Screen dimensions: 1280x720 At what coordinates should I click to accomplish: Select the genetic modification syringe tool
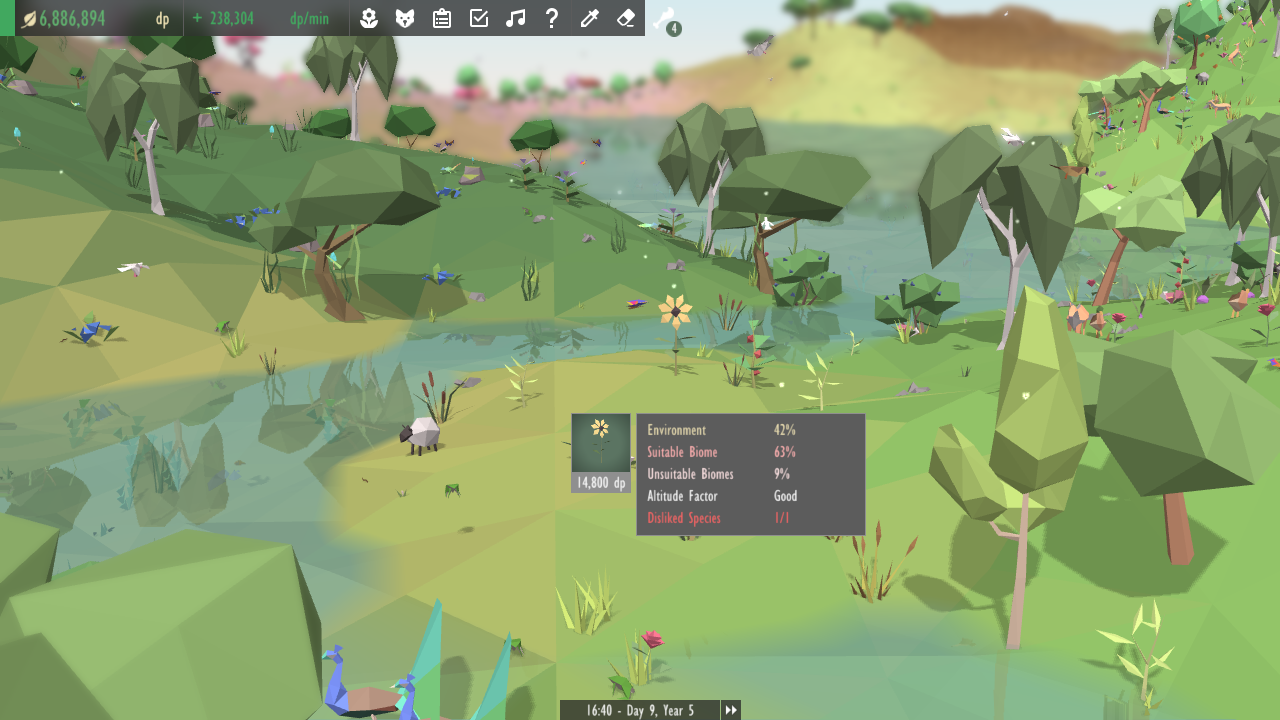click(589, 18)
